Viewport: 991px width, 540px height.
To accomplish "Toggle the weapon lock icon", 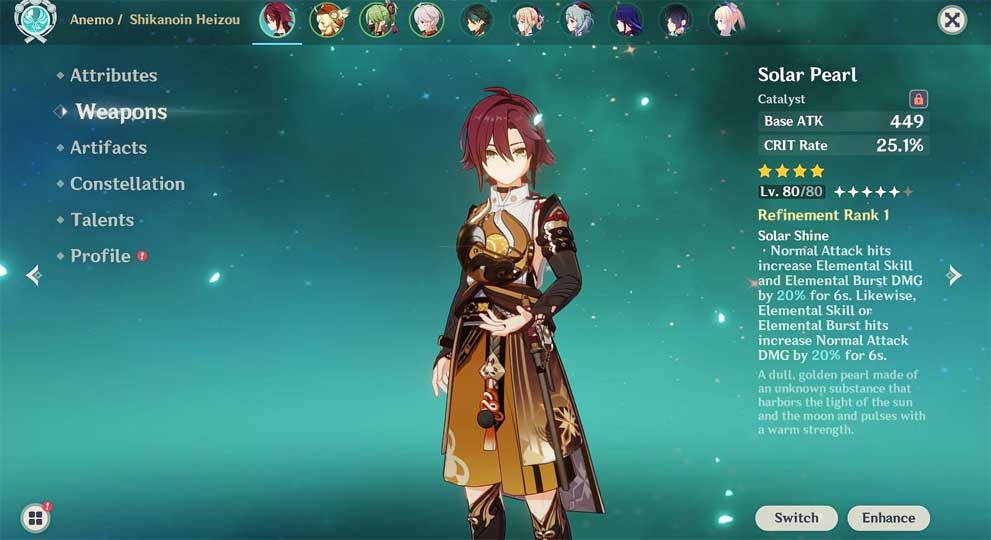I will 918,99.
